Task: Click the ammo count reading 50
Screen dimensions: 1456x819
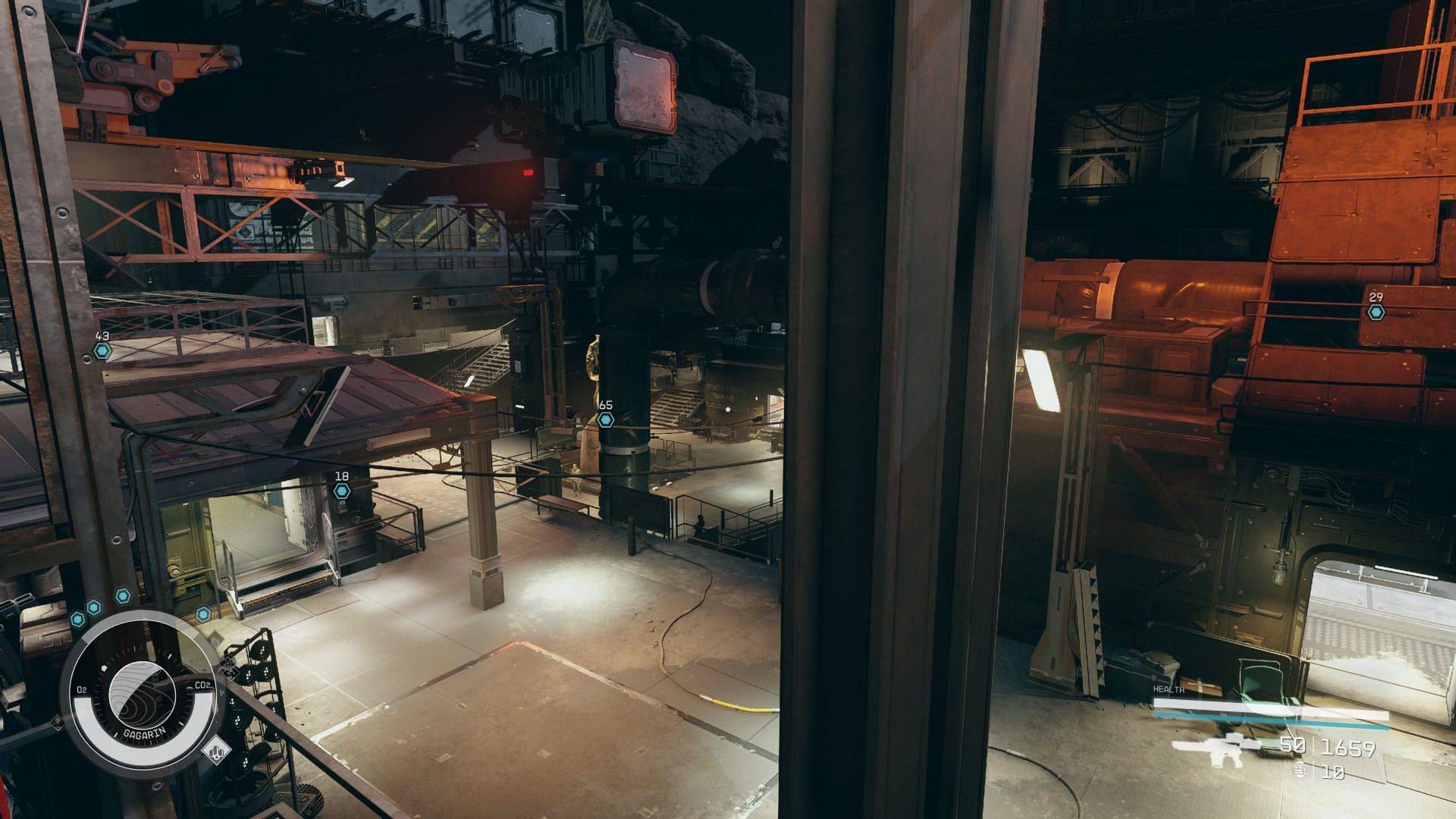Action: (1291, 746)
